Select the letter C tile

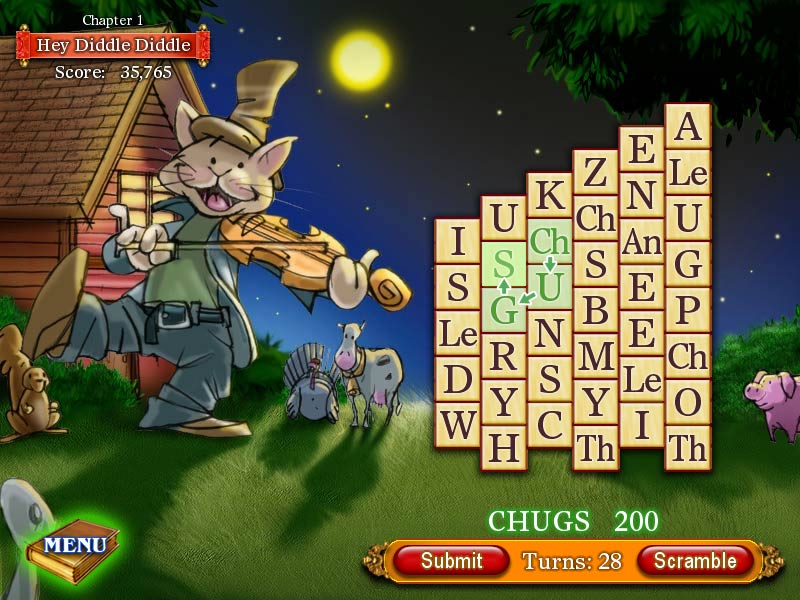coord(549,425)
